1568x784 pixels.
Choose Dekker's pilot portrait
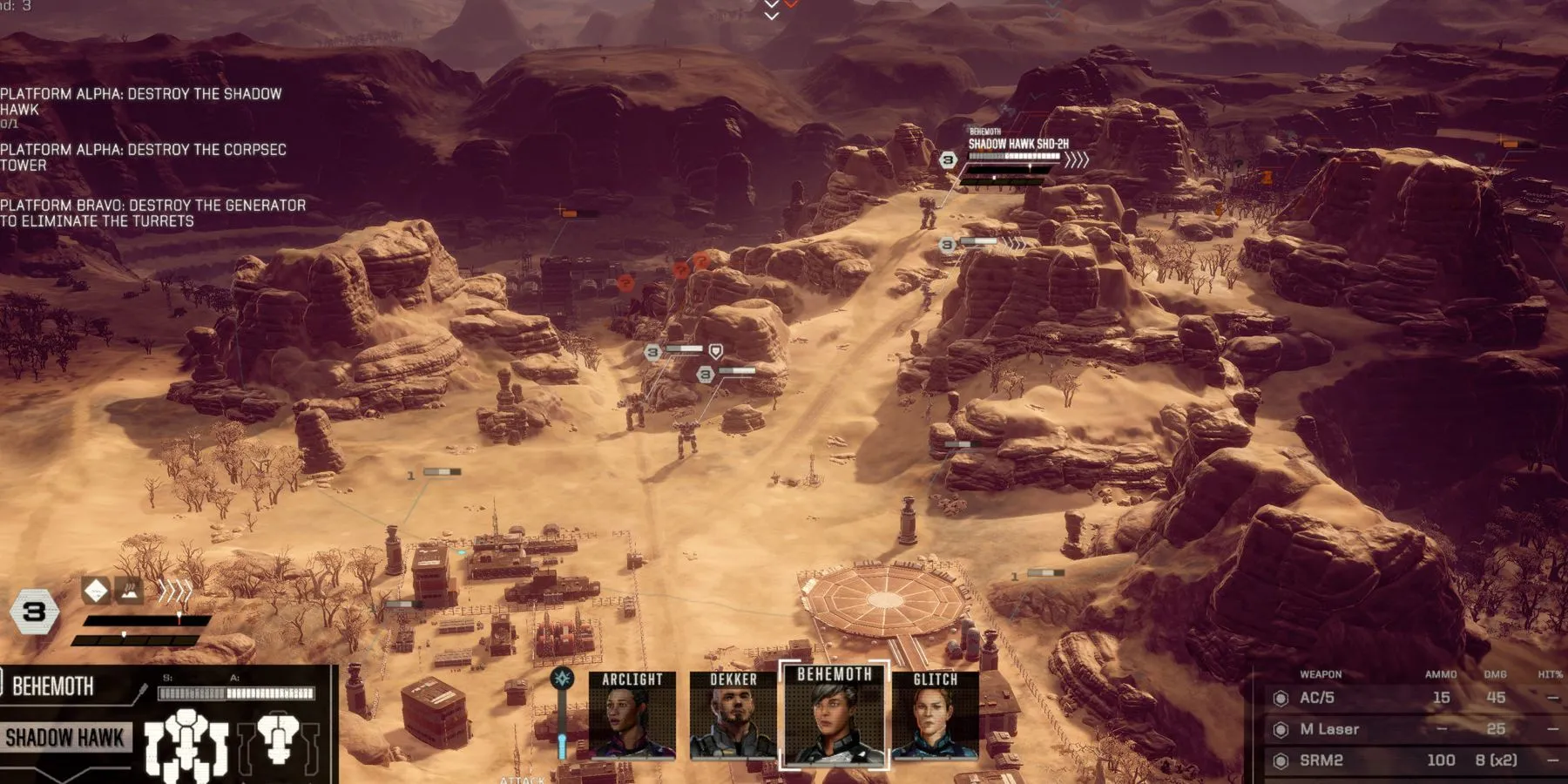pyautogui.click(x=733, y=716)
